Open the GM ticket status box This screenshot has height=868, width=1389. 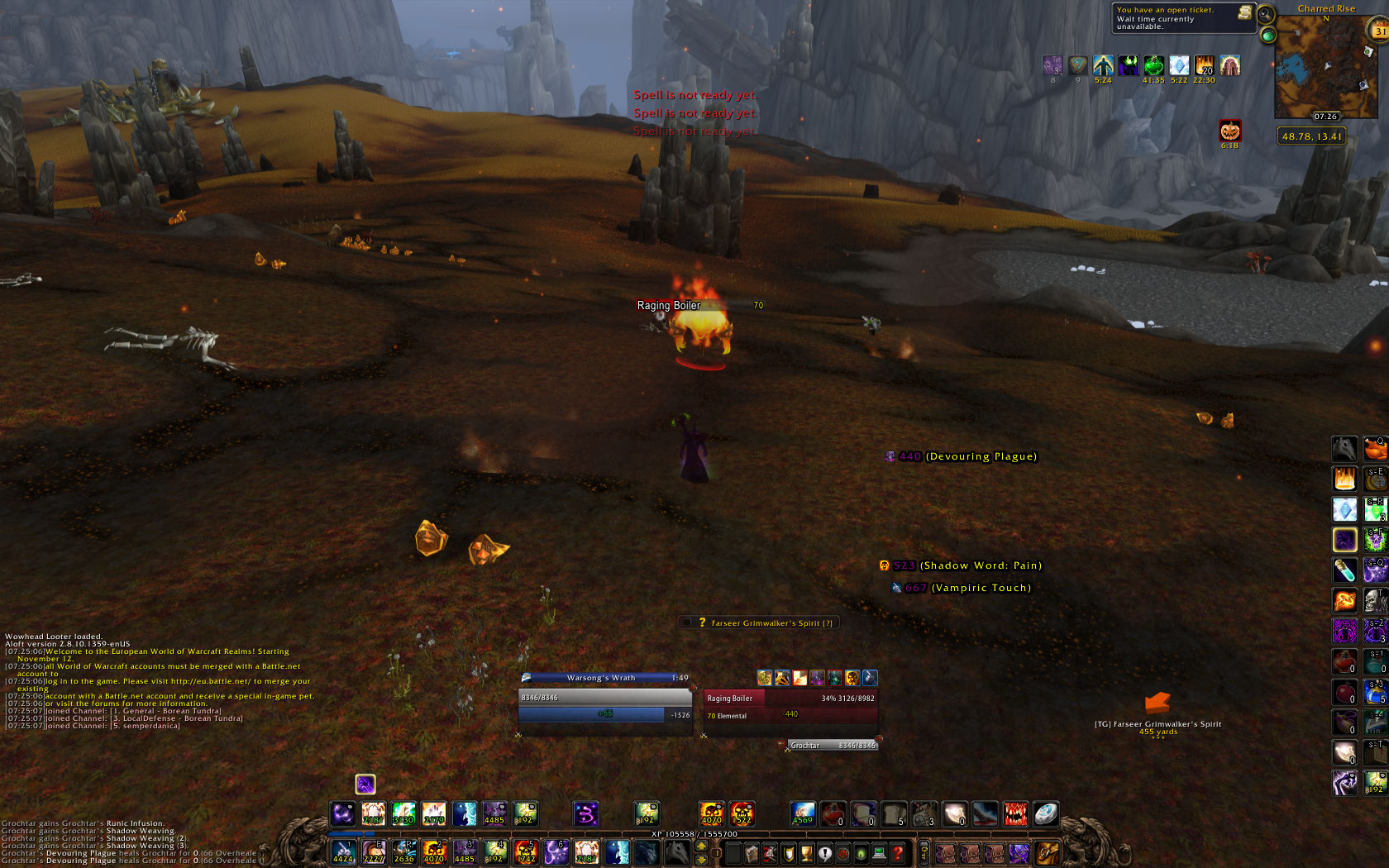1182,18
